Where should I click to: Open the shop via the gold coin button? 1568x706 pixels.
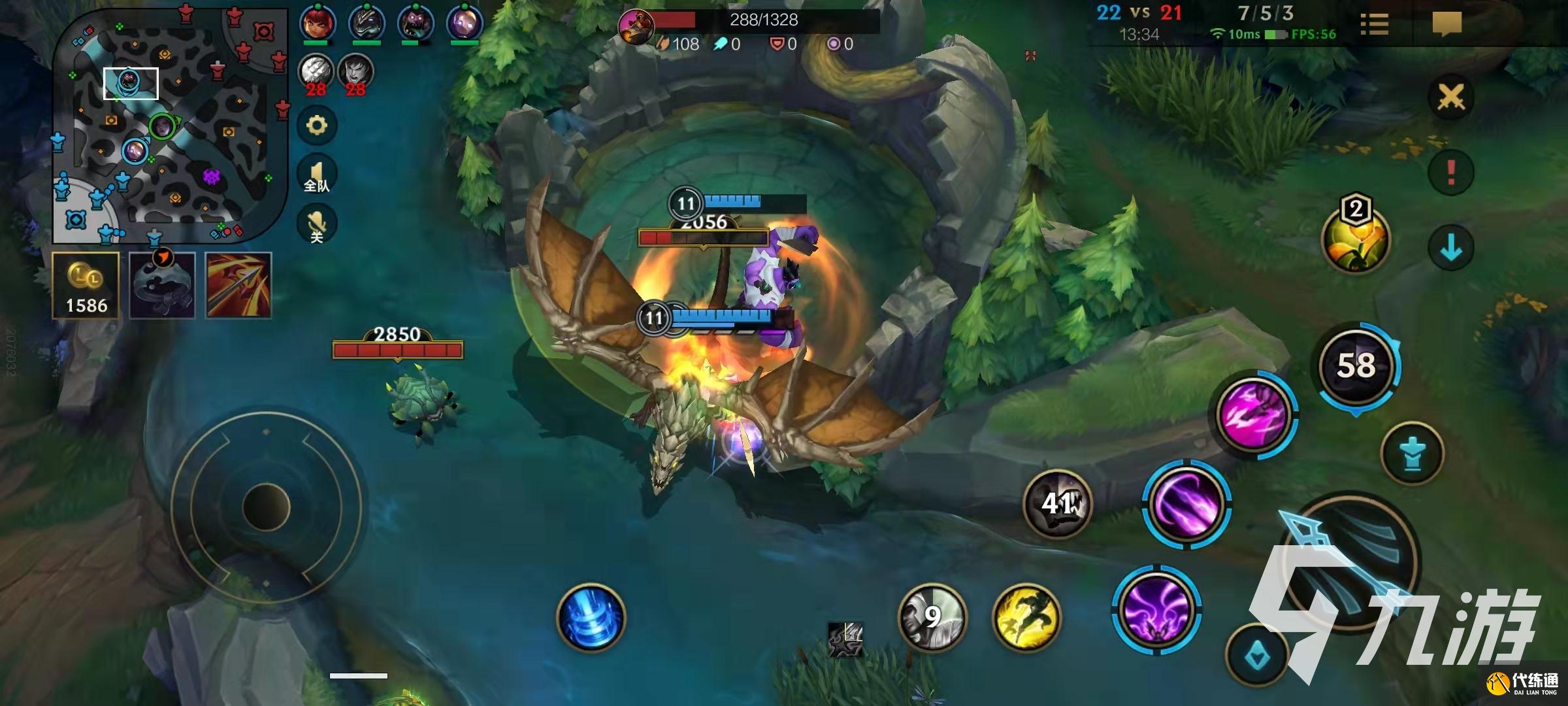coord(86,286)
